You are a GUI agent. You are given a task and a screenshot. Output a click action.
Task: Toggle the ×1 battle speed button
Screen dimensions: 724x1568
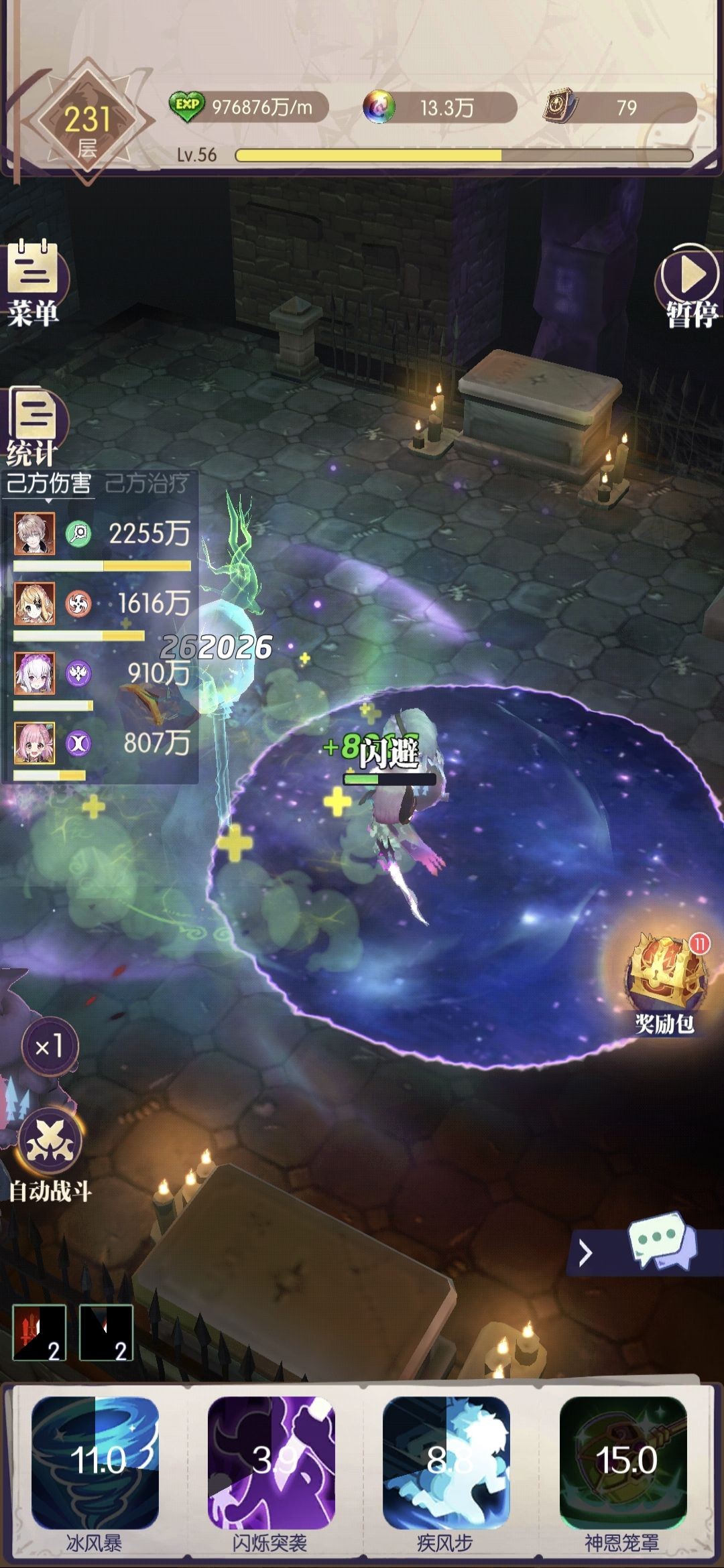50,1047
